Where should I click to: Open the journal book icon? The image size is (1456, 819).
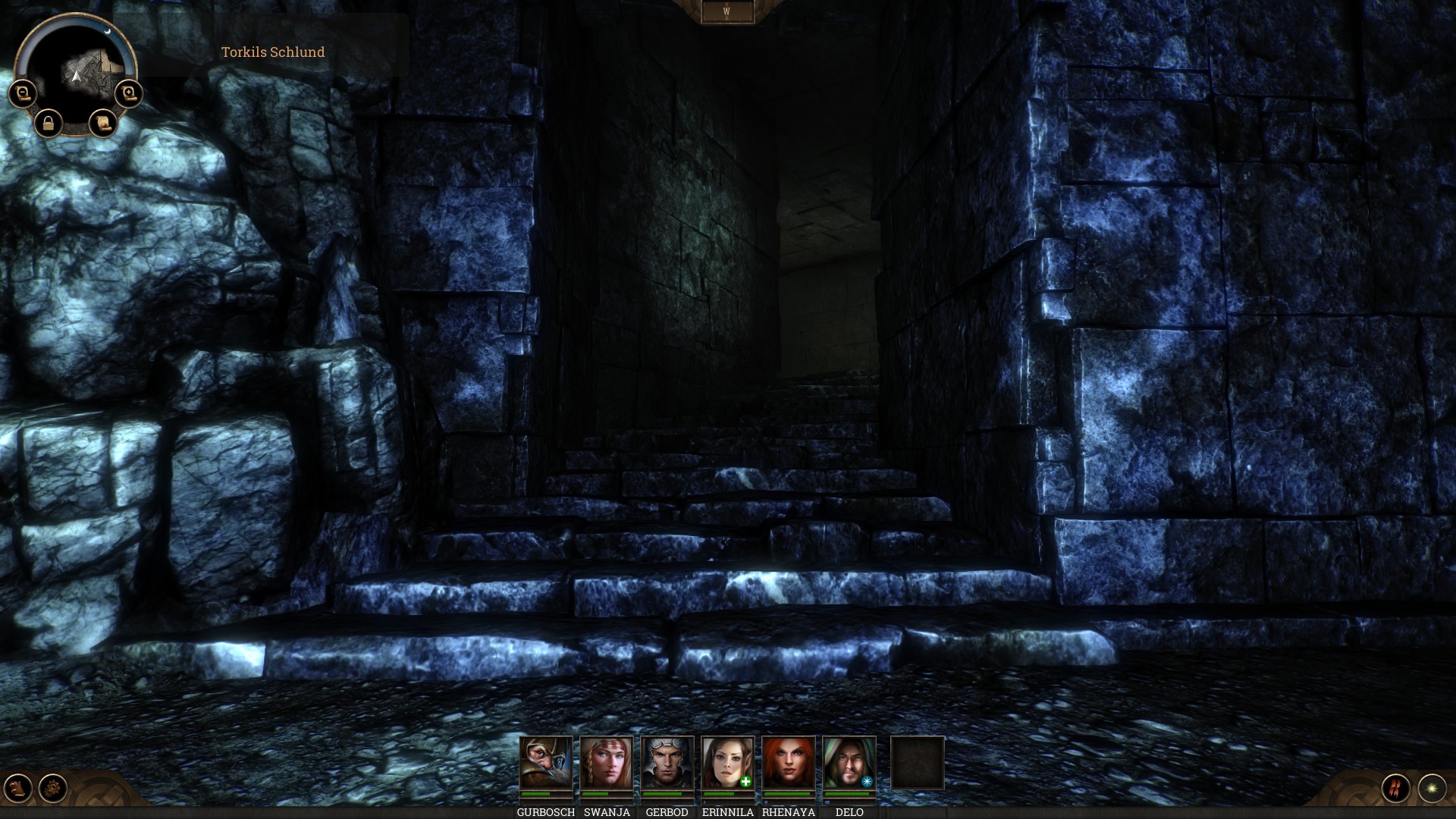(x=18, y=788)
